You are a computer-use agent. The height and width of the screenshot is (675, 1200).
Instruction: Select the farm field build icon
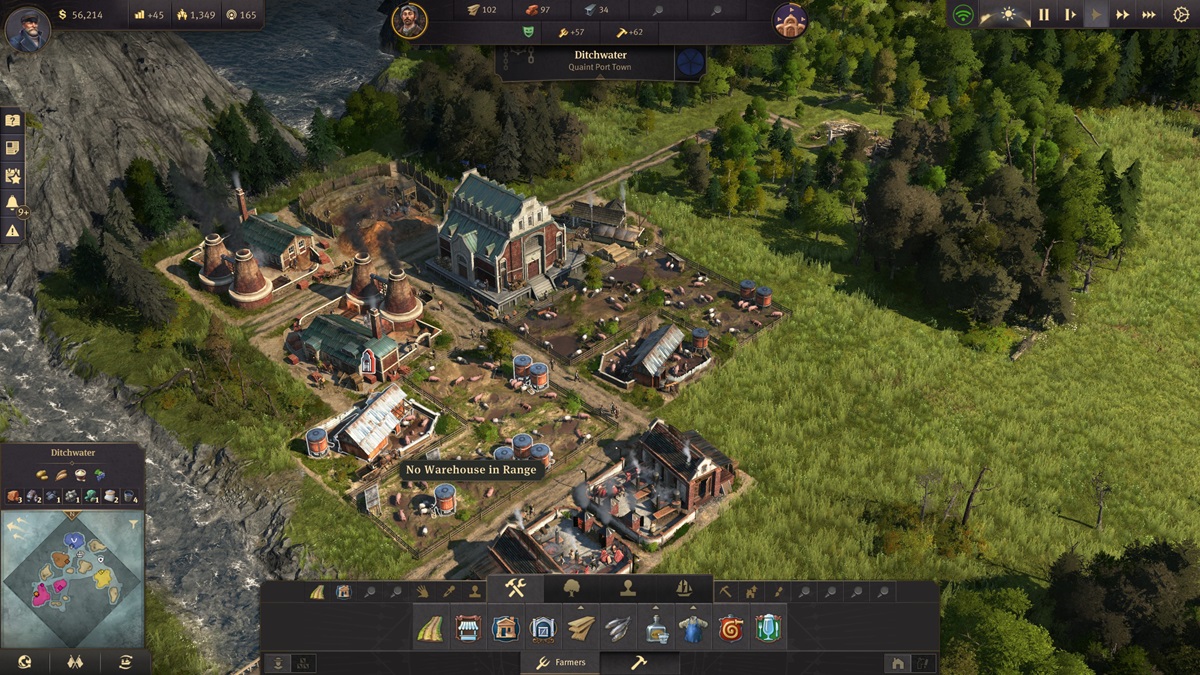[x=431, y=628]
